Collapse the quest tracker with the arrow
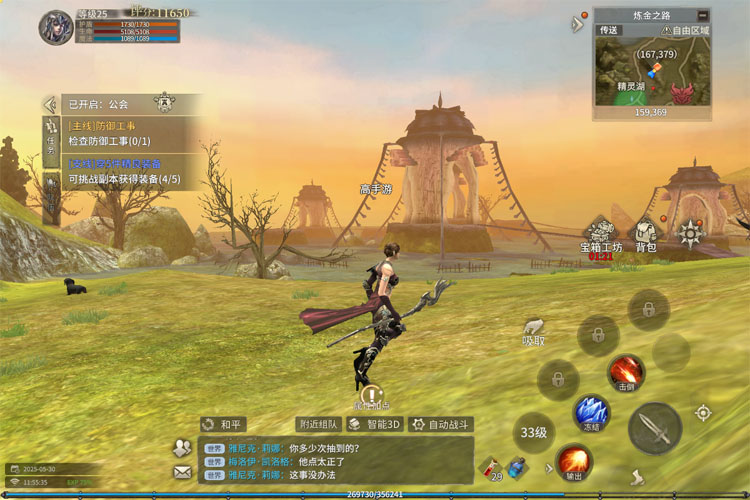 [48, 103]
